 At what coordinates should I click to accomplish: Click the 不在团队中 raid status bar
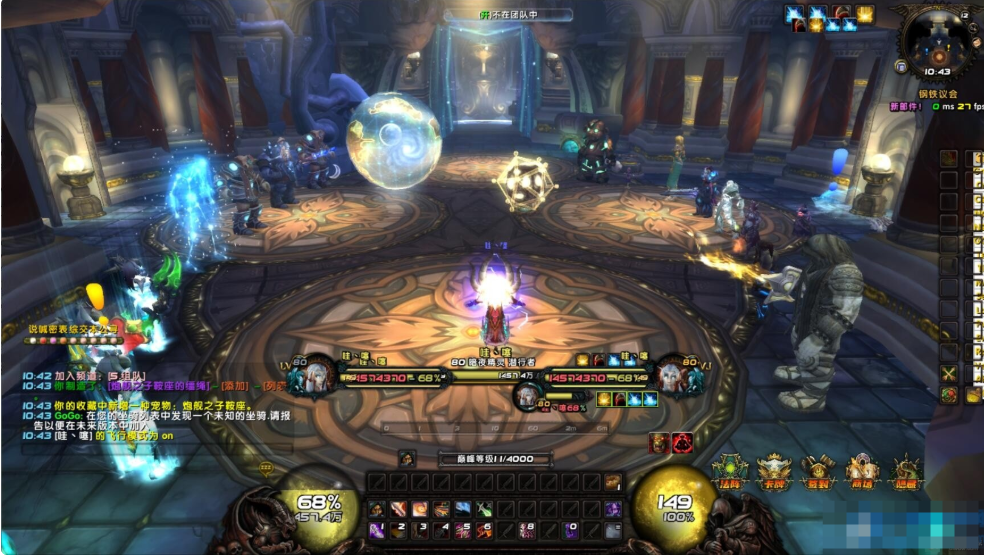[x=509, y=15]
